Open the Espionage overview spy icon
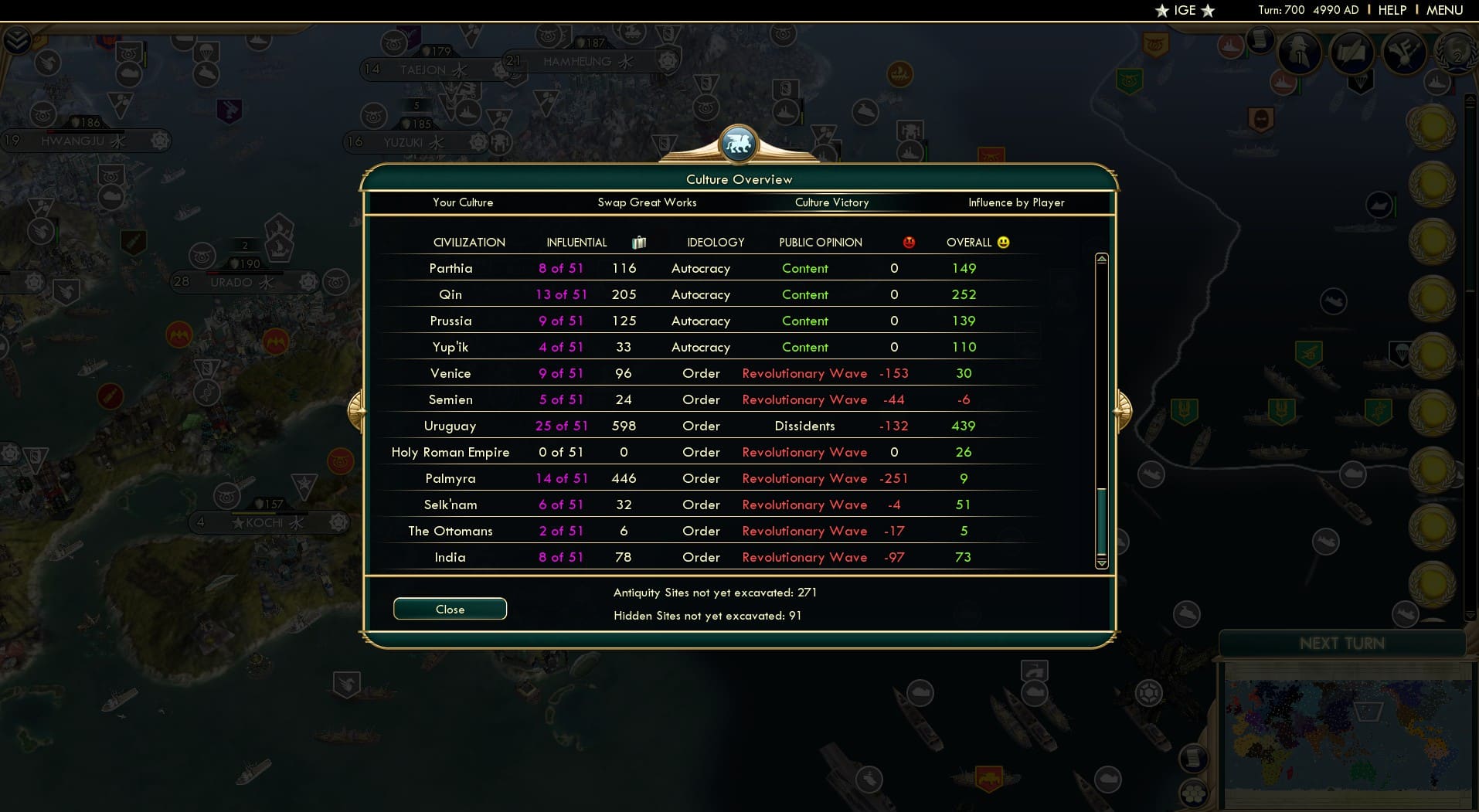 click(x=1298, y=53)
